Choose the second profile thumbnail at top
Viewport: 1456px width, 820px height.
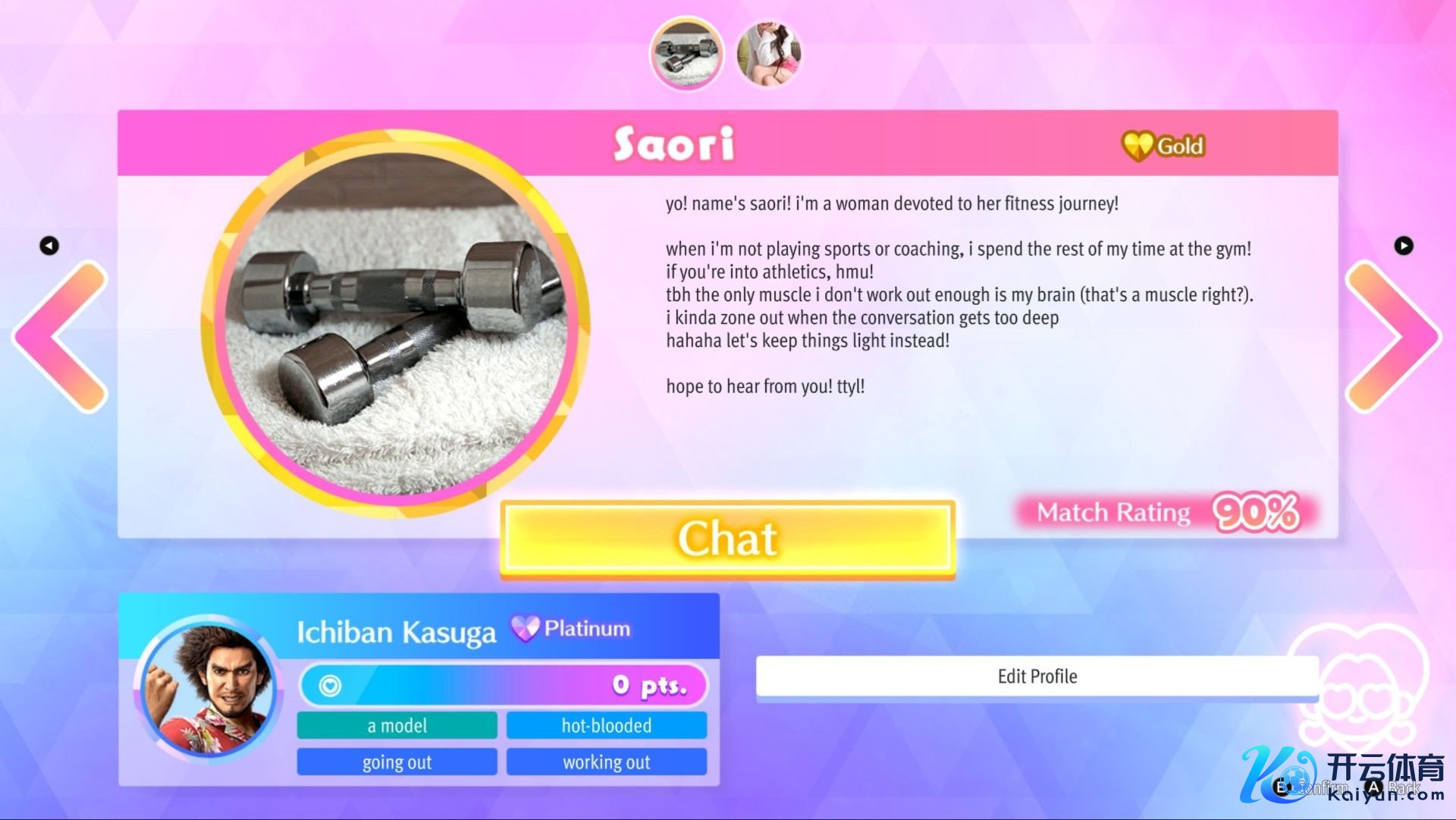click(768, 54)
